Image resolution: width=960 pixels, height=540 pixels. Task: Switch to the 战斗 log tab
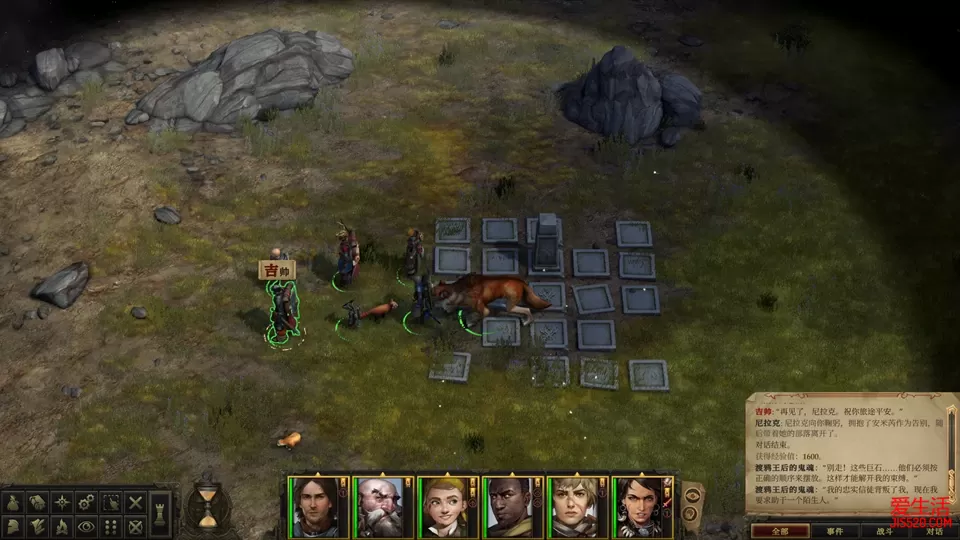point(884,532)
